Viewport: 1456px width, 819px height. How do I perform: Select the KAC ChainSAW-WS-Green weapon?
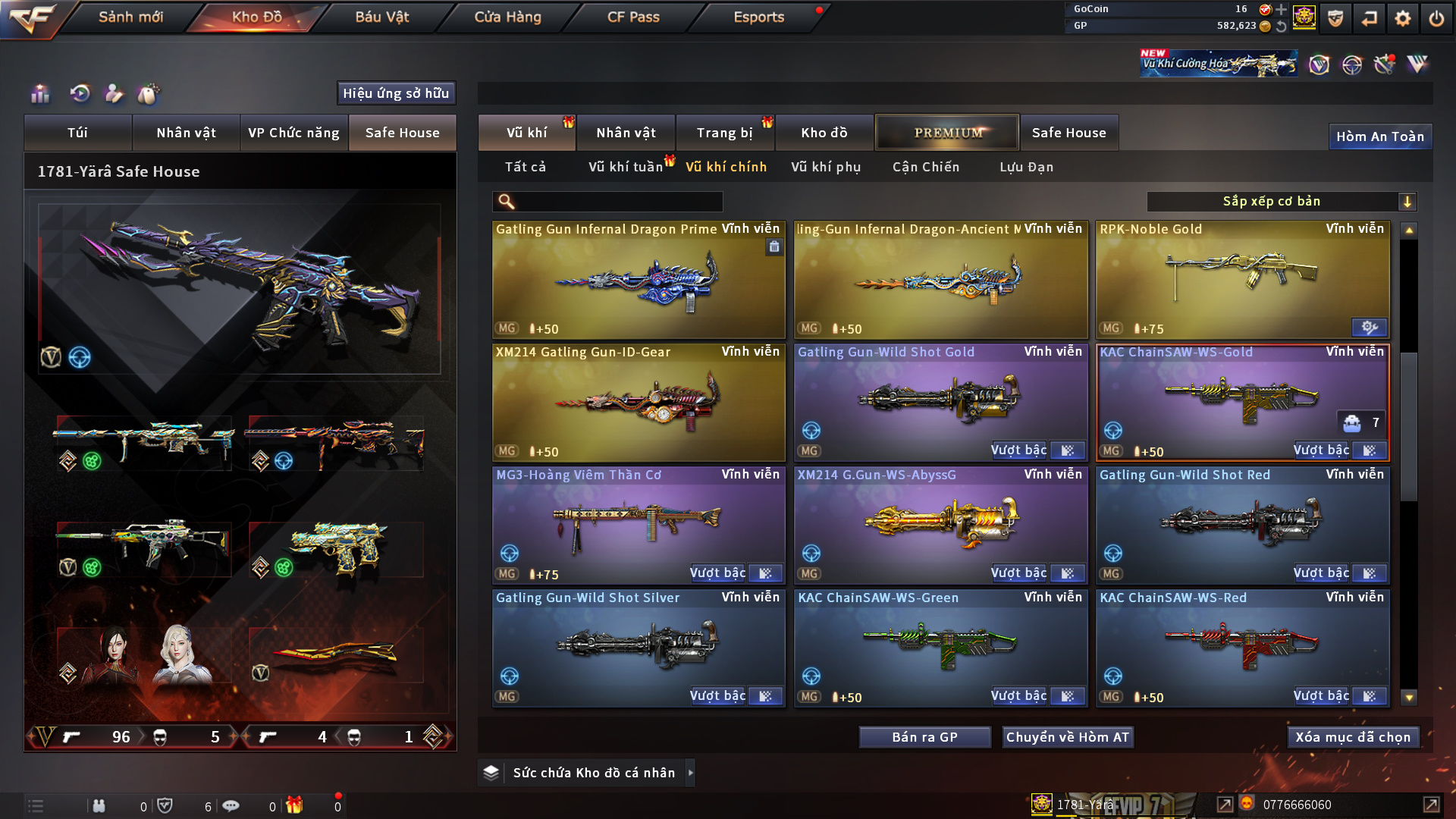[940, 648]
